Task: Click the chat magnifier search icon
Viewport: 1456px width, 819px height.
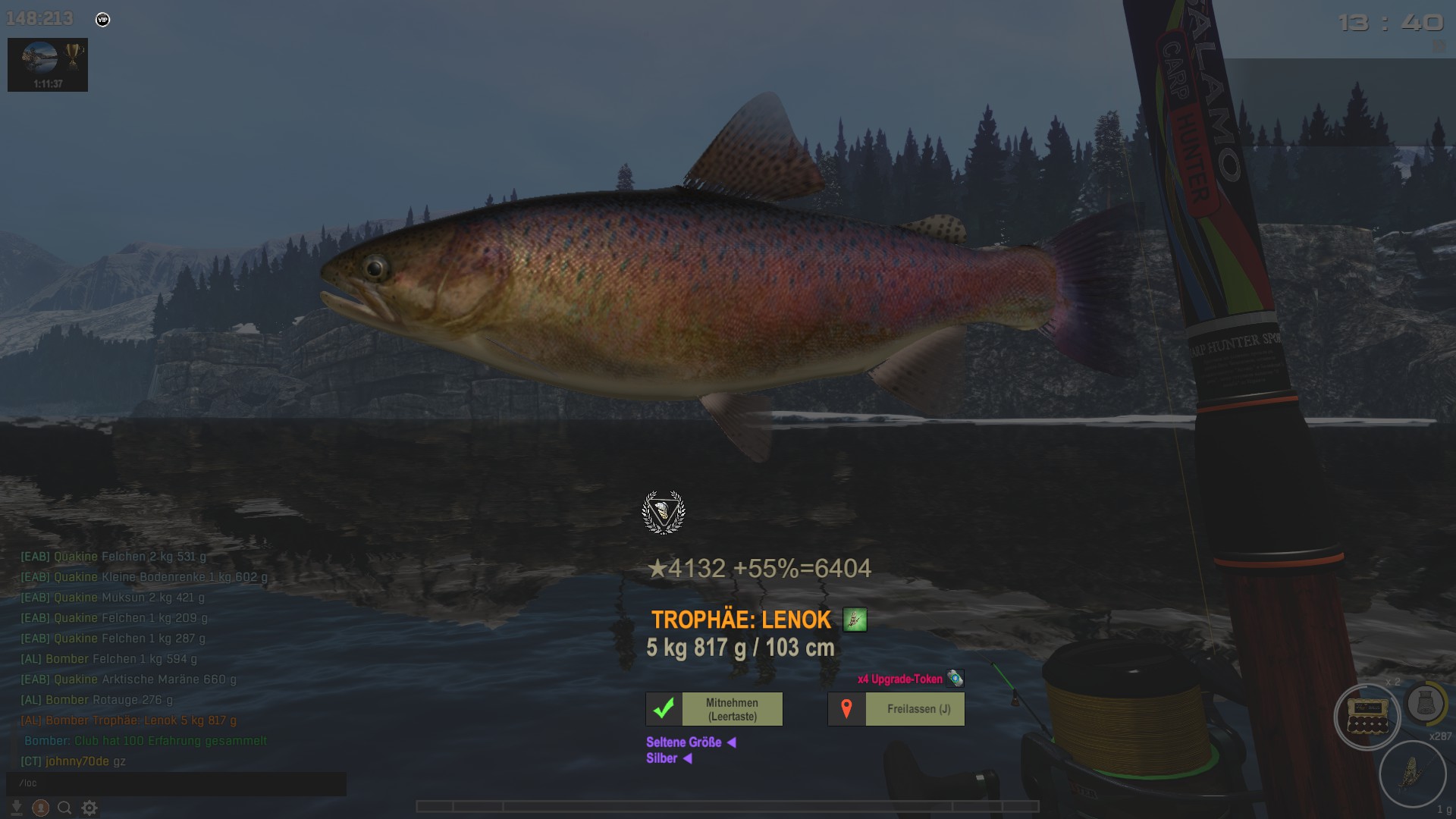Action: [65, 808]
